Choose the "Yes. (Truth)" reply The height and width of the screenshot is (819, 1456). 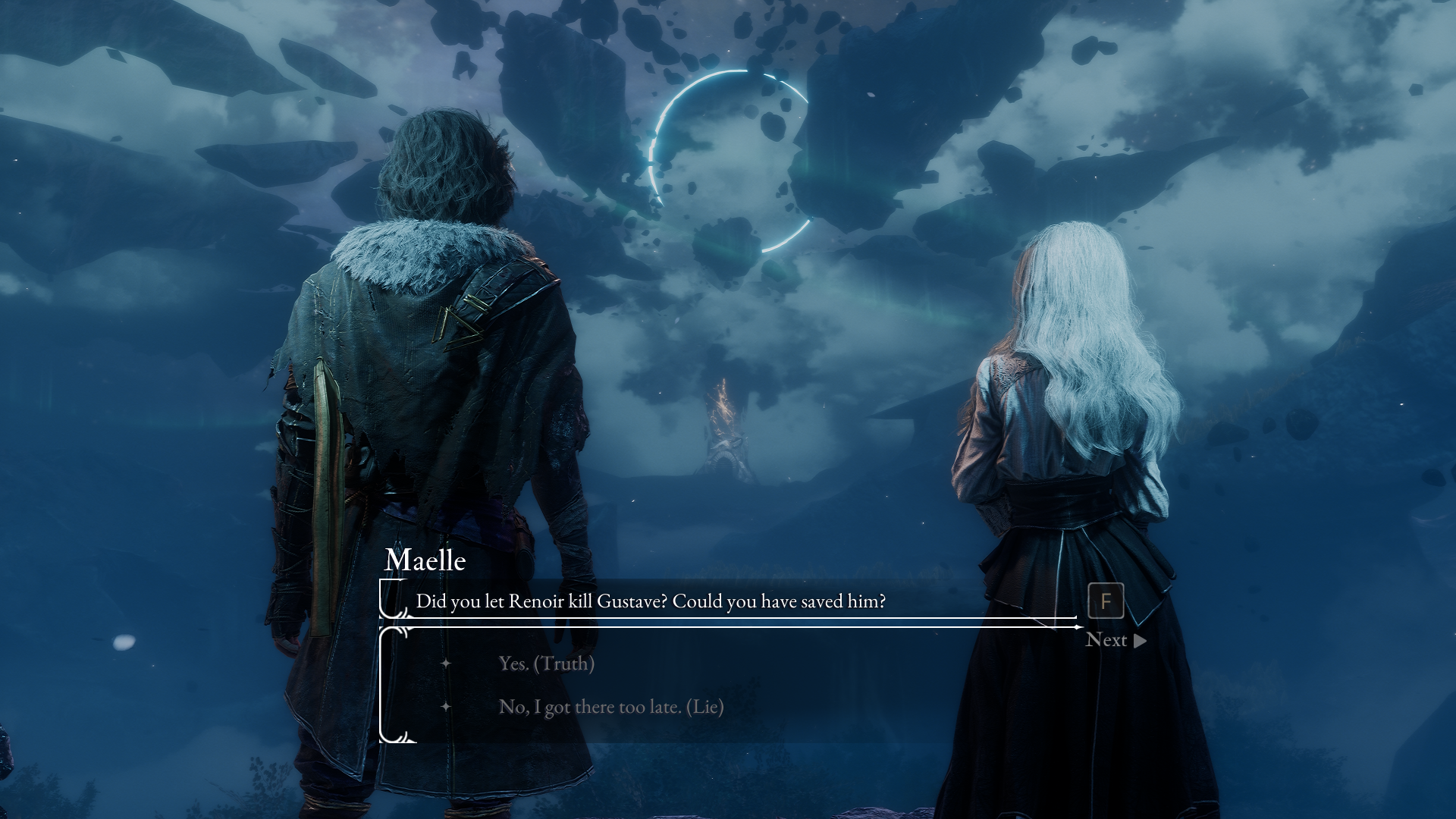[x=546, y=664]
